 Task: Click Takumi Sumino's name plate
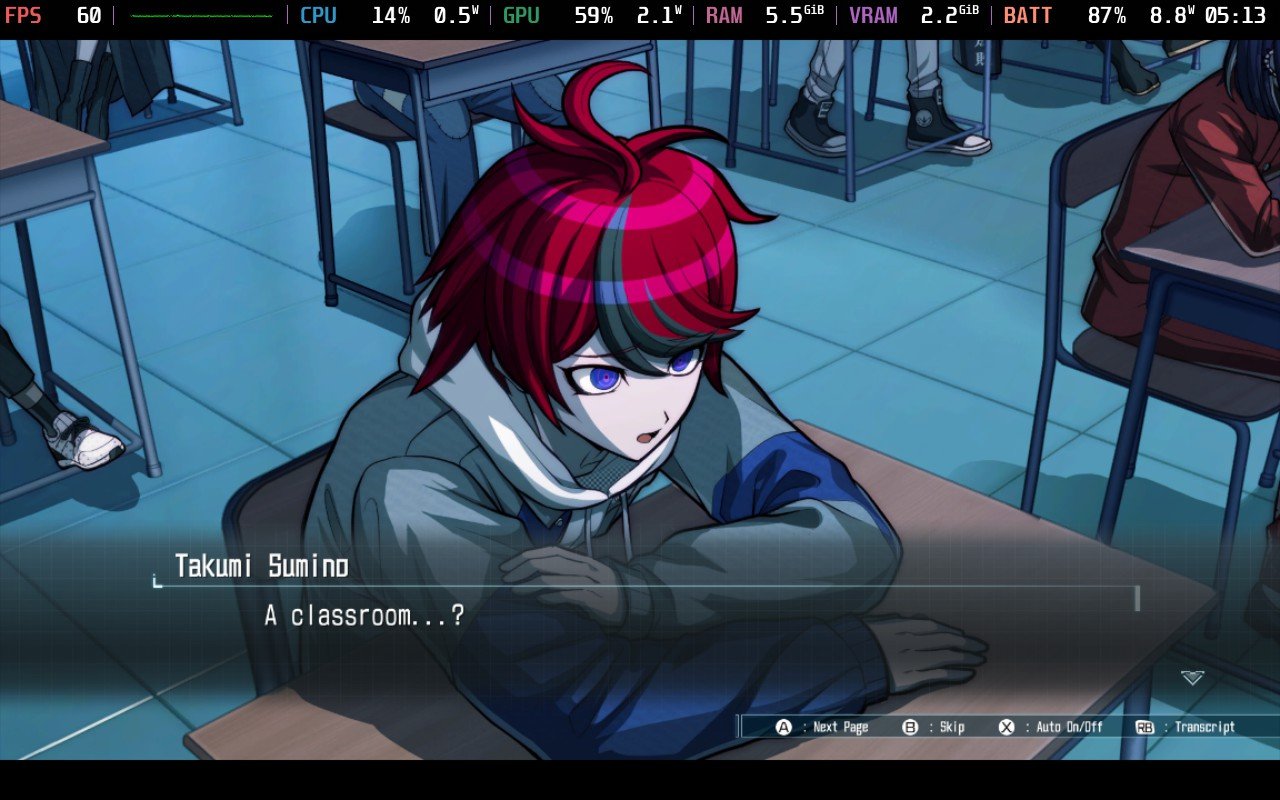coord(260,565)
